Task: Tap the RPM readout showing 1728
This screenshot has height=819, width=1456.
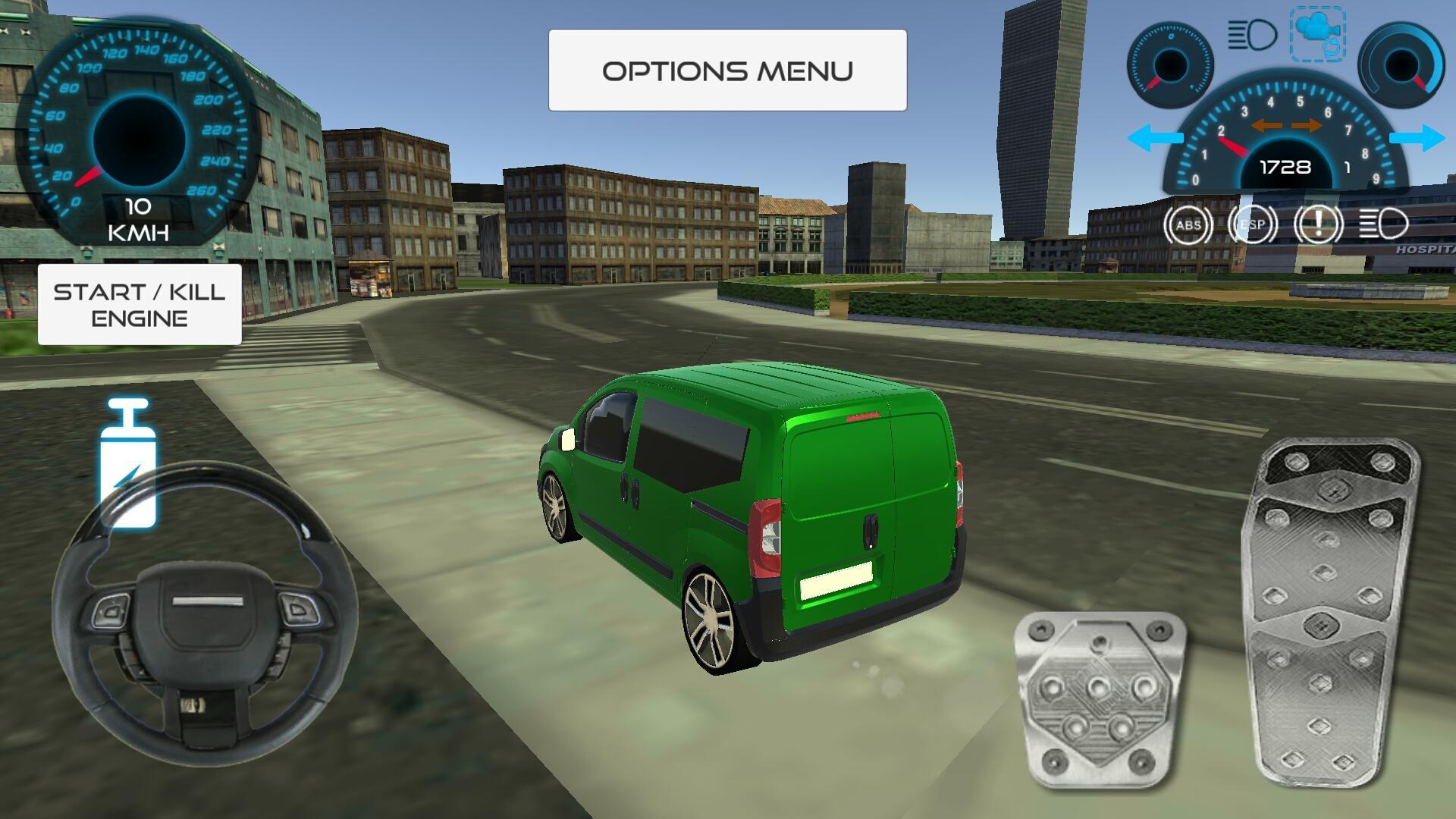Action: coord(1285,168)
